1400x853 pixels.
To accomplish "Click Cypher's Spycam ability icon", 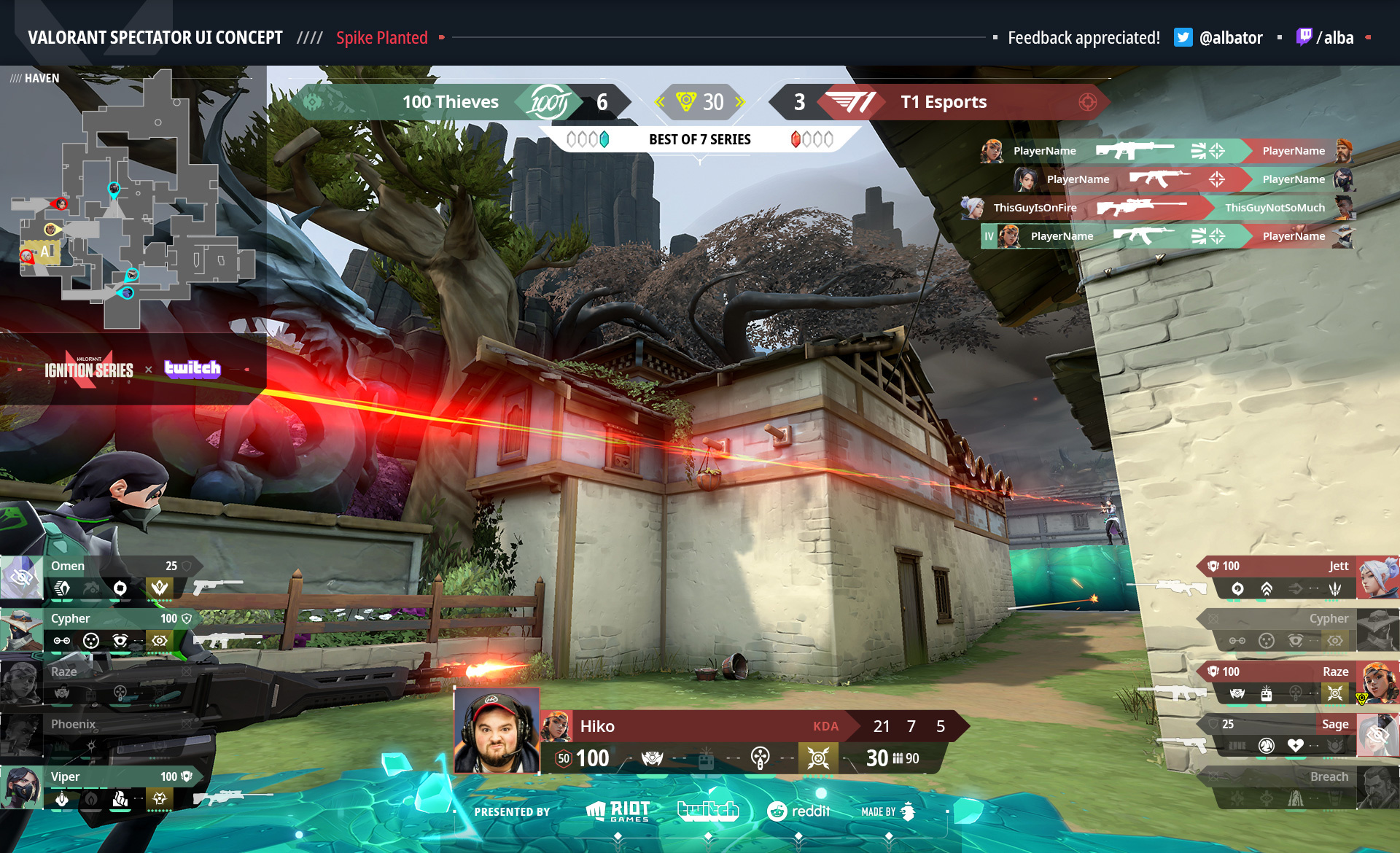I will pos(121,641).
